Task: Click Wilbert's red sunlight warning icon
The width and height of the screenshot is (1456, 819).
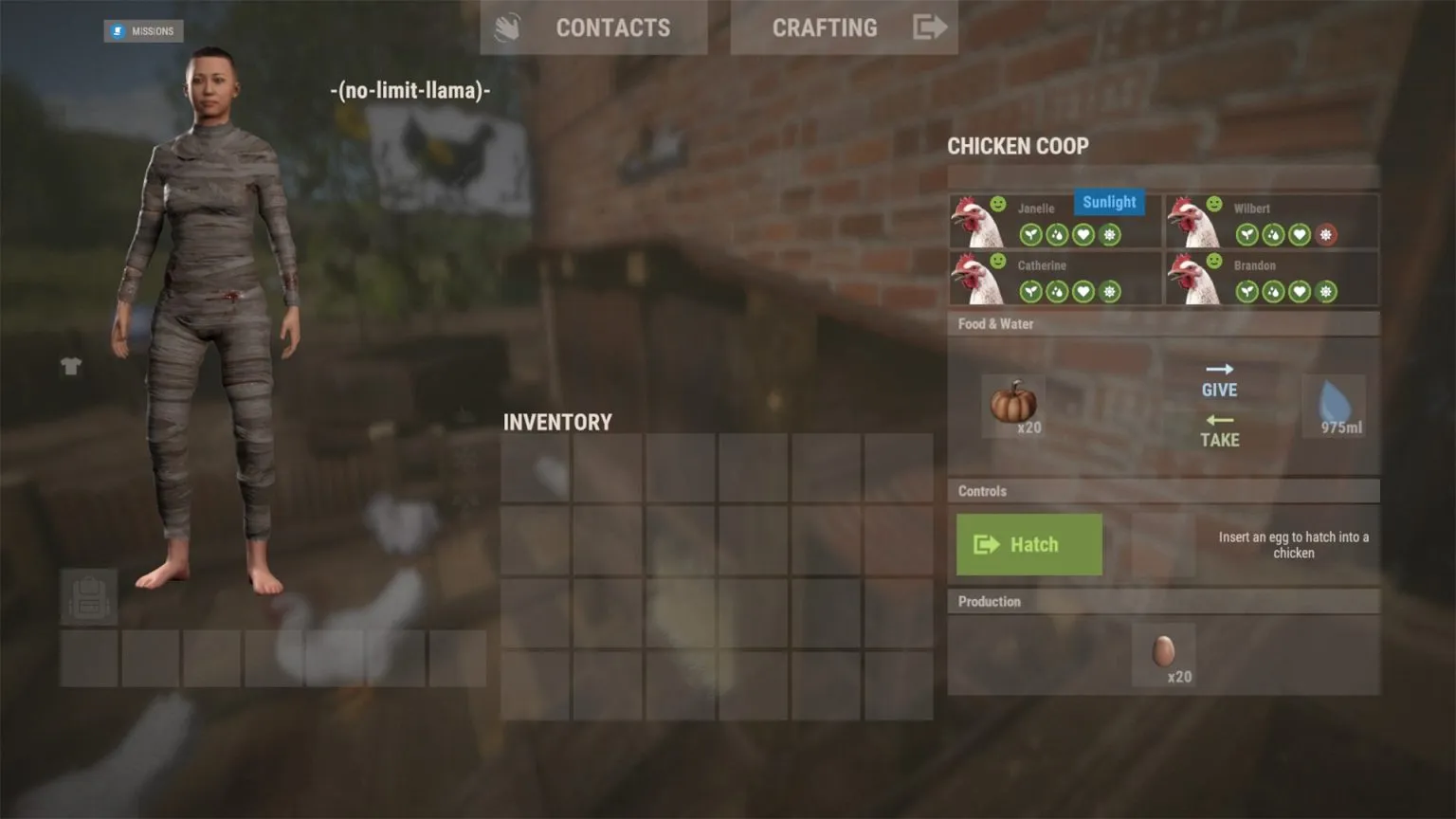Action: [1326, 234]
